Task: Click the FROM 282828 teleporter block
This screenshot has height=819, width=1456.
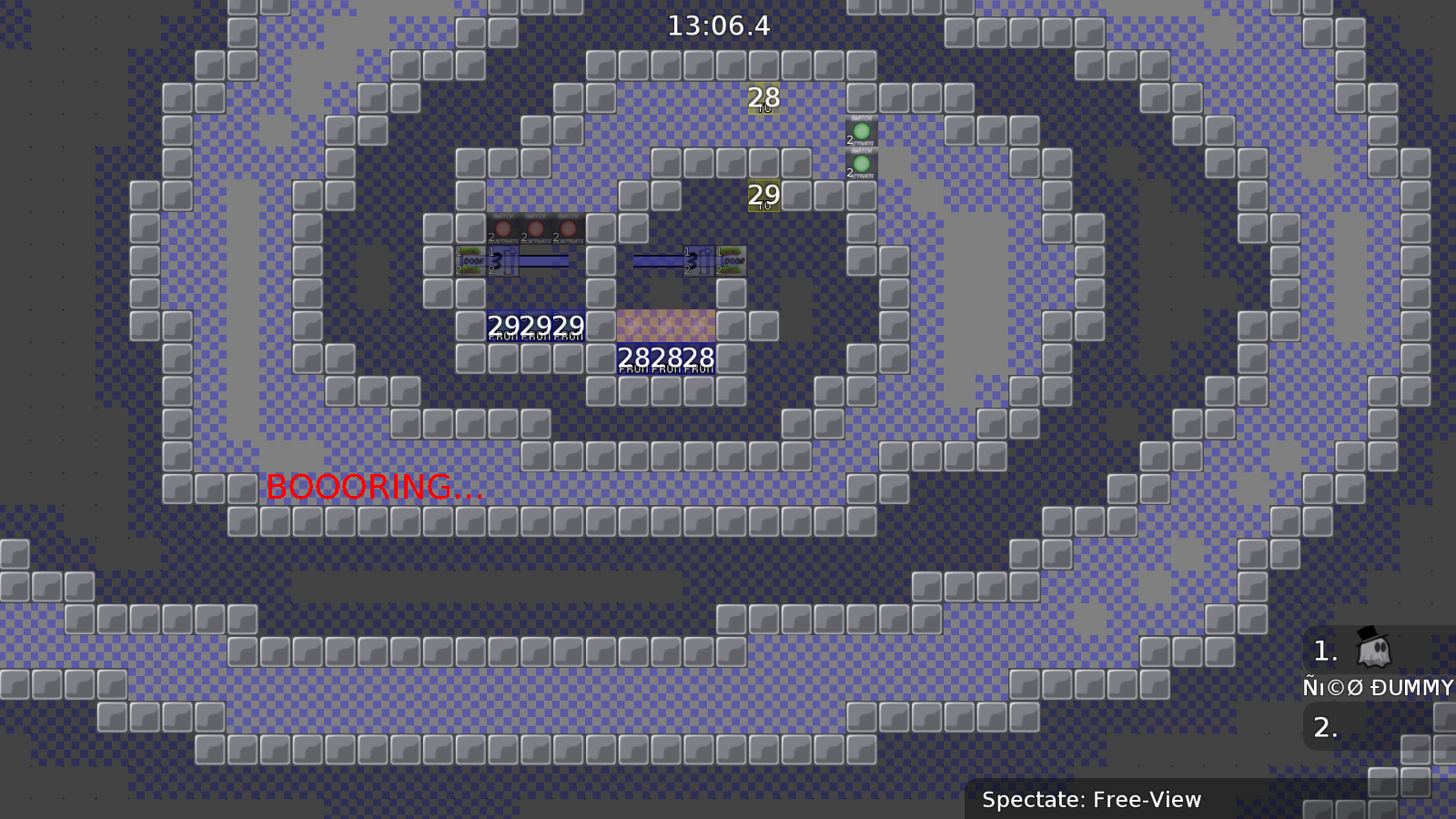Action: (667, 357)
